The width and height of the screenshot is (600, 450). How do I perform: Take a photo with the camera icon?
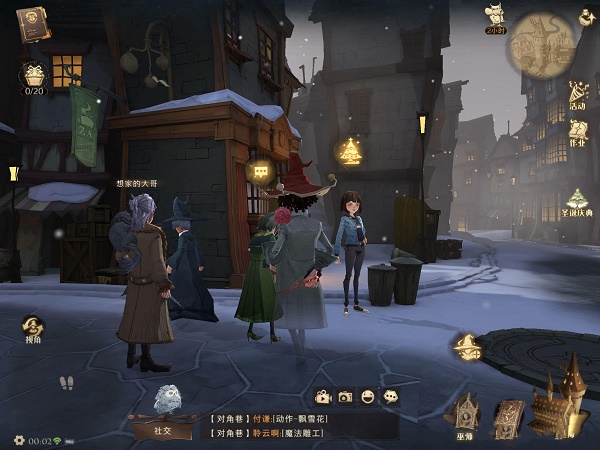345,397
